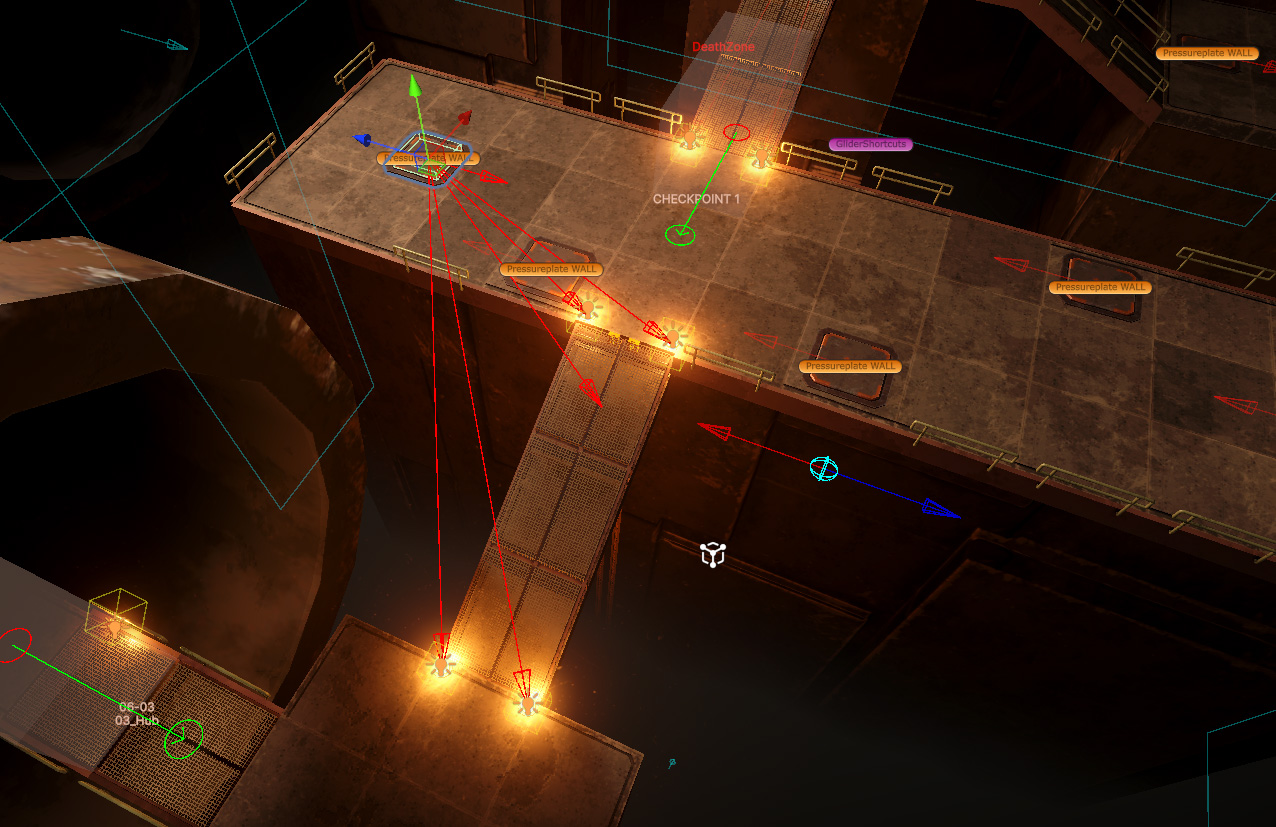Click the green upward axis arrow handle
This screenshot has height=827, width=1276.
(415, 86)
